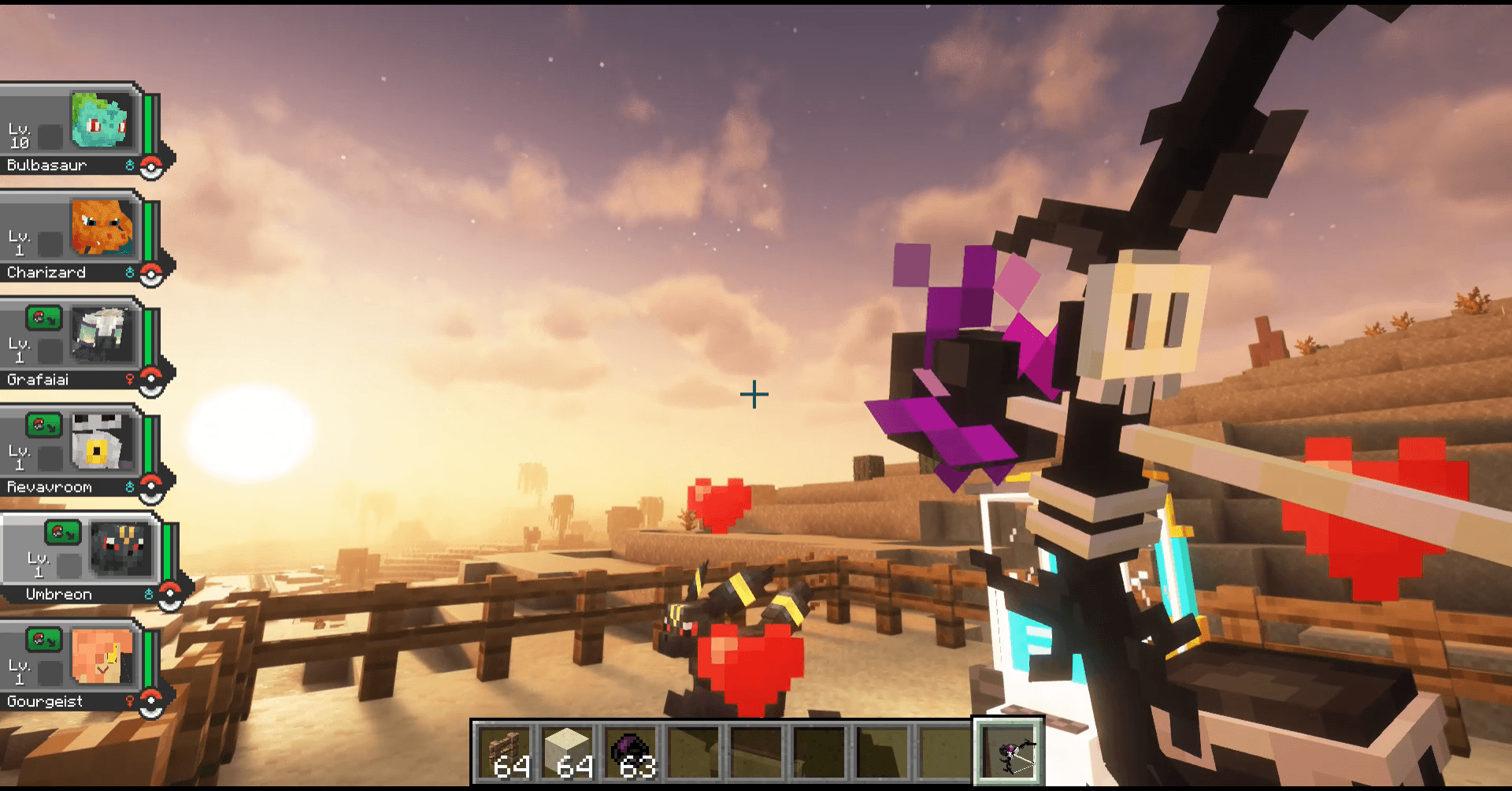
Task: Select the dark purple item stack of 63
Action: tap(631, 752)
